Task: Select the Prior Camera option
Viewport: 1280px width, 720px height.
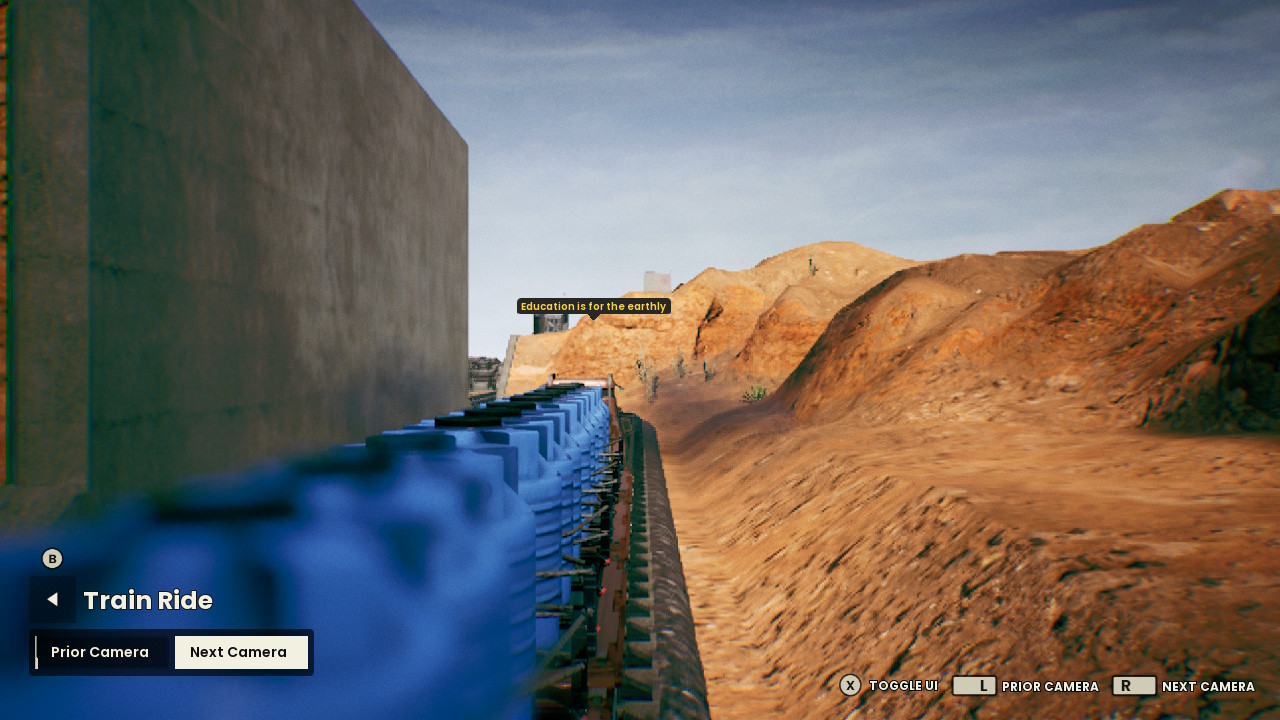Action: (x=100, y=652)
